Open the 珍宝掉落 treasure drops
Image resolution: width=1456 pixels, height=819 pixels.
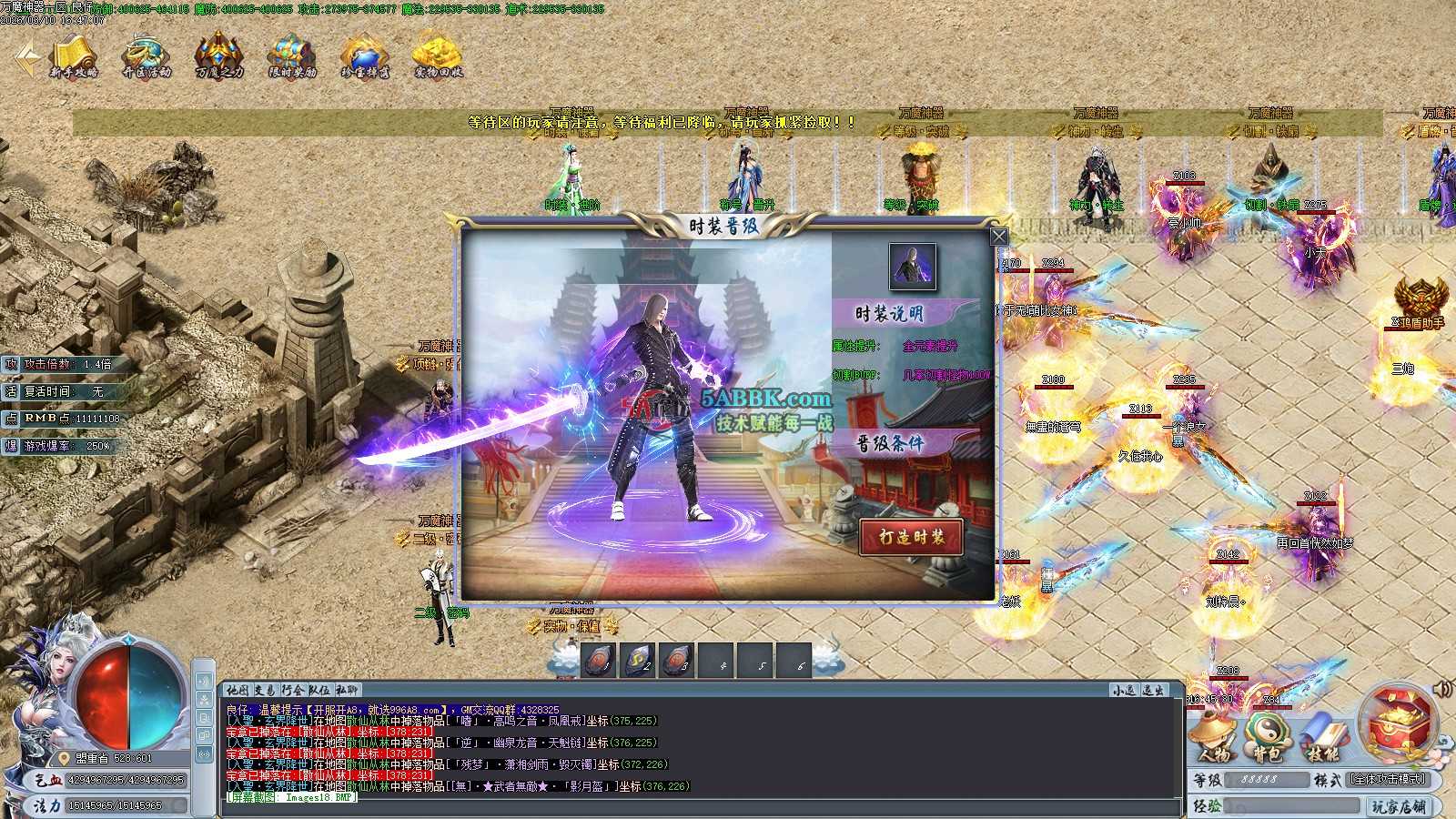pos(365,57)
